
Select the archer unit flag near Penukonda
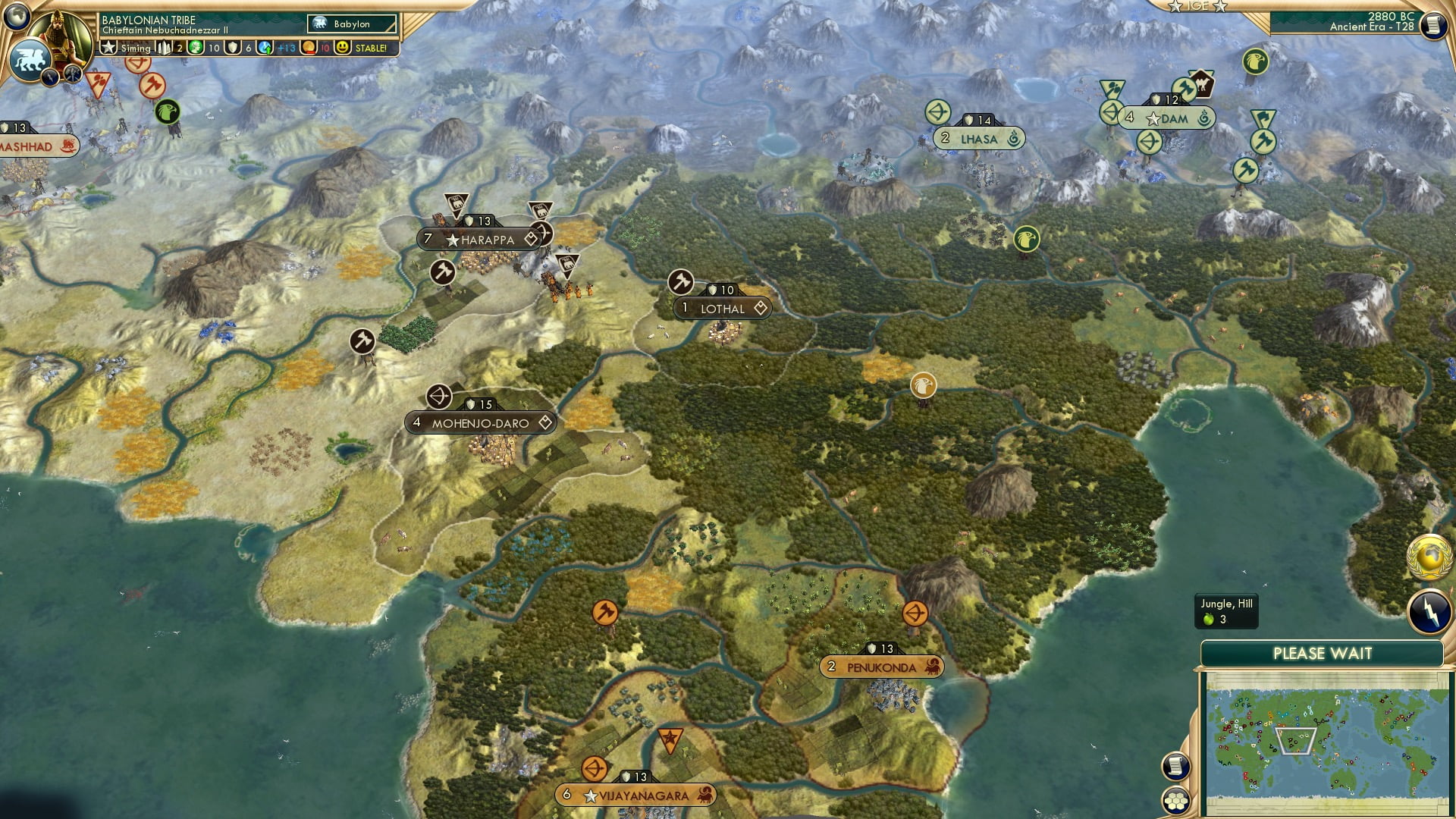pos(915,614)
